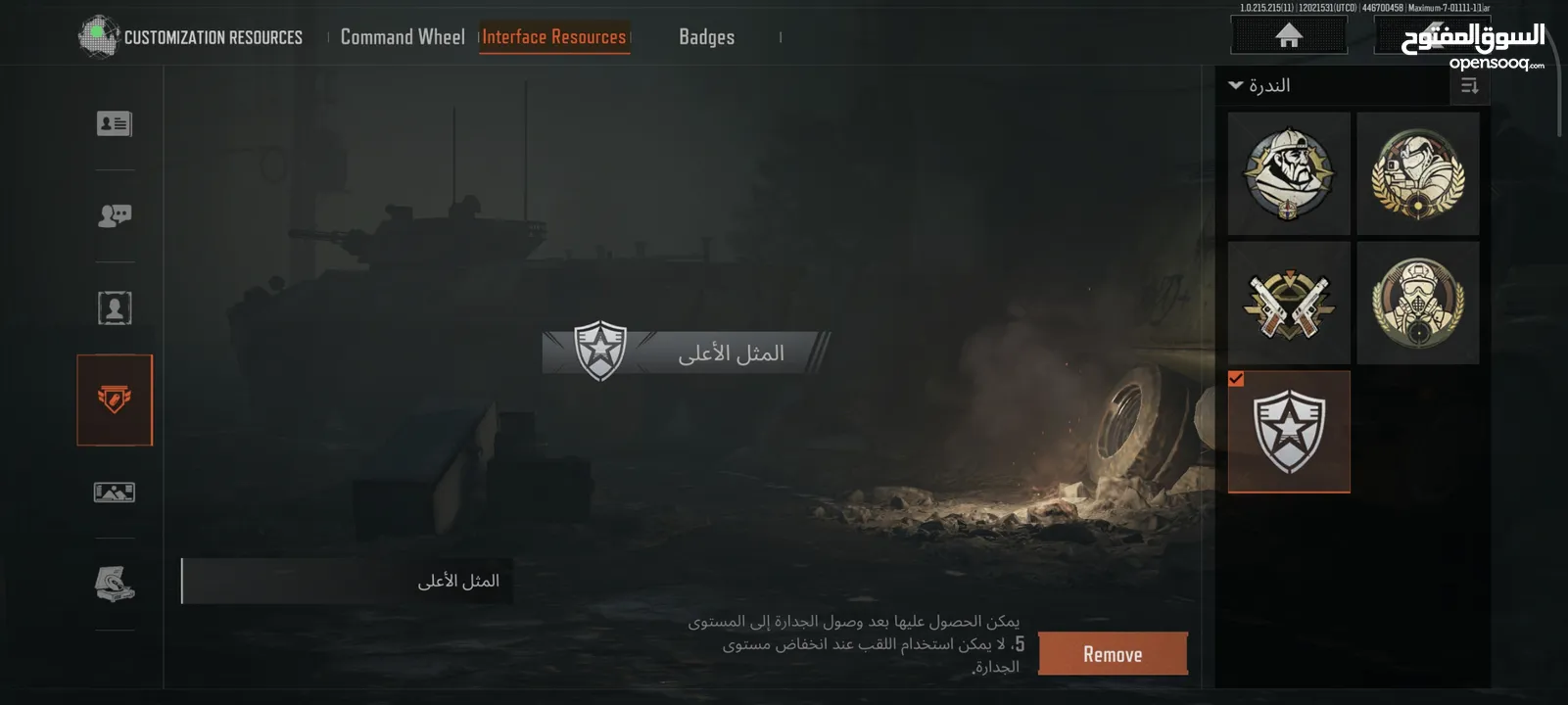Select the Interface Resources tab
The width and height of the screenshot is (1568, 705).
click(554, 36)
